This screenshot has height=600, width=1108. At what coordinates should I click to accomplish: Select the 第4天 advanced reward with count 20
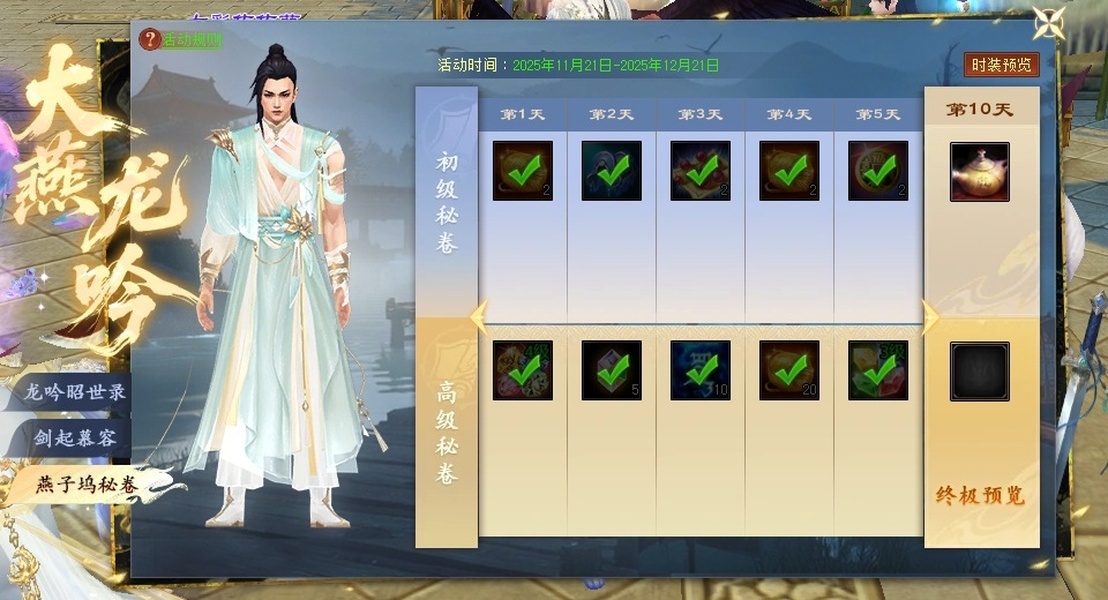tap(789, 370)
